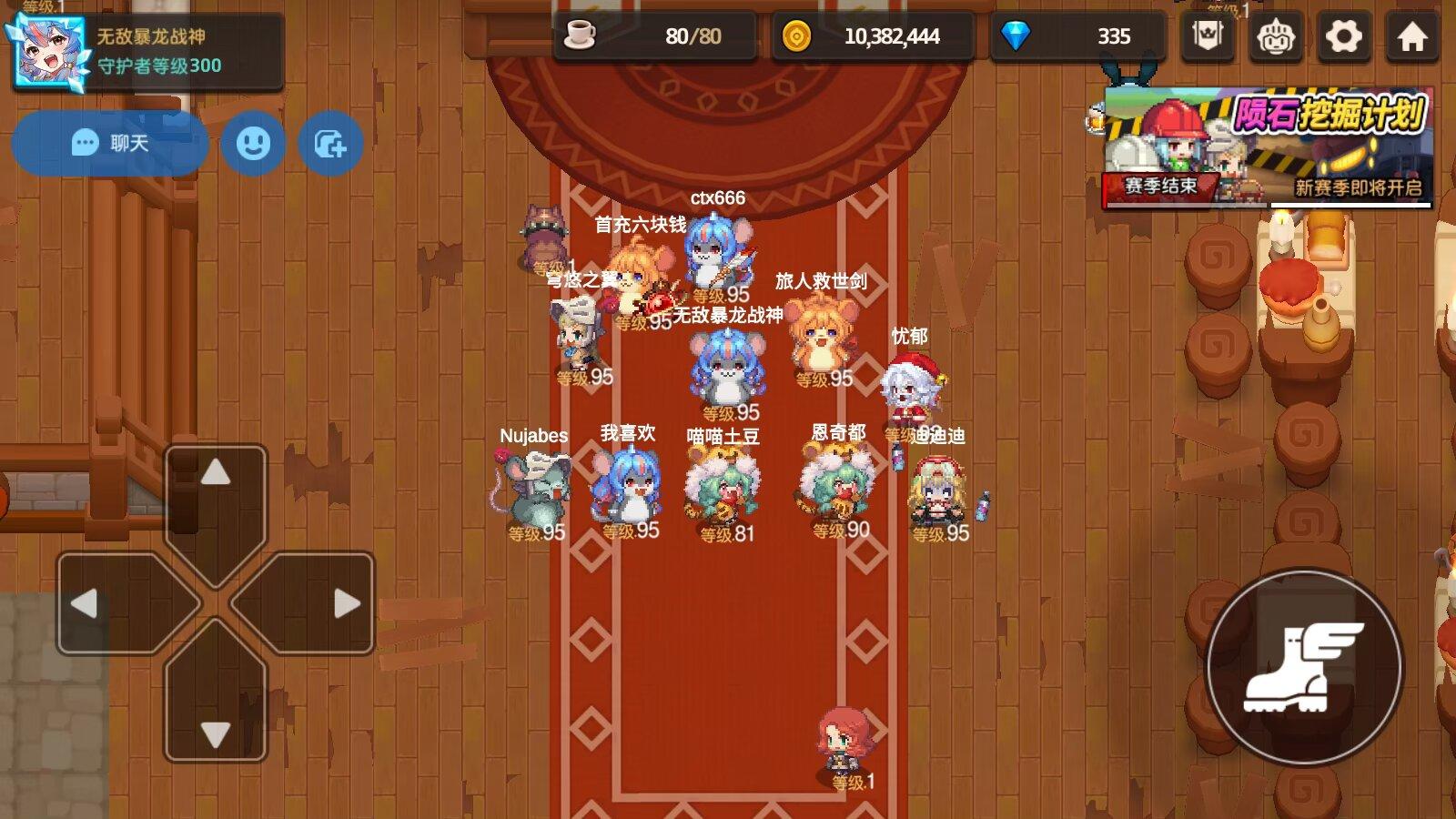Tap the coffee cup energy icon
Screen dimensions: 1456x819
point(580,35)
